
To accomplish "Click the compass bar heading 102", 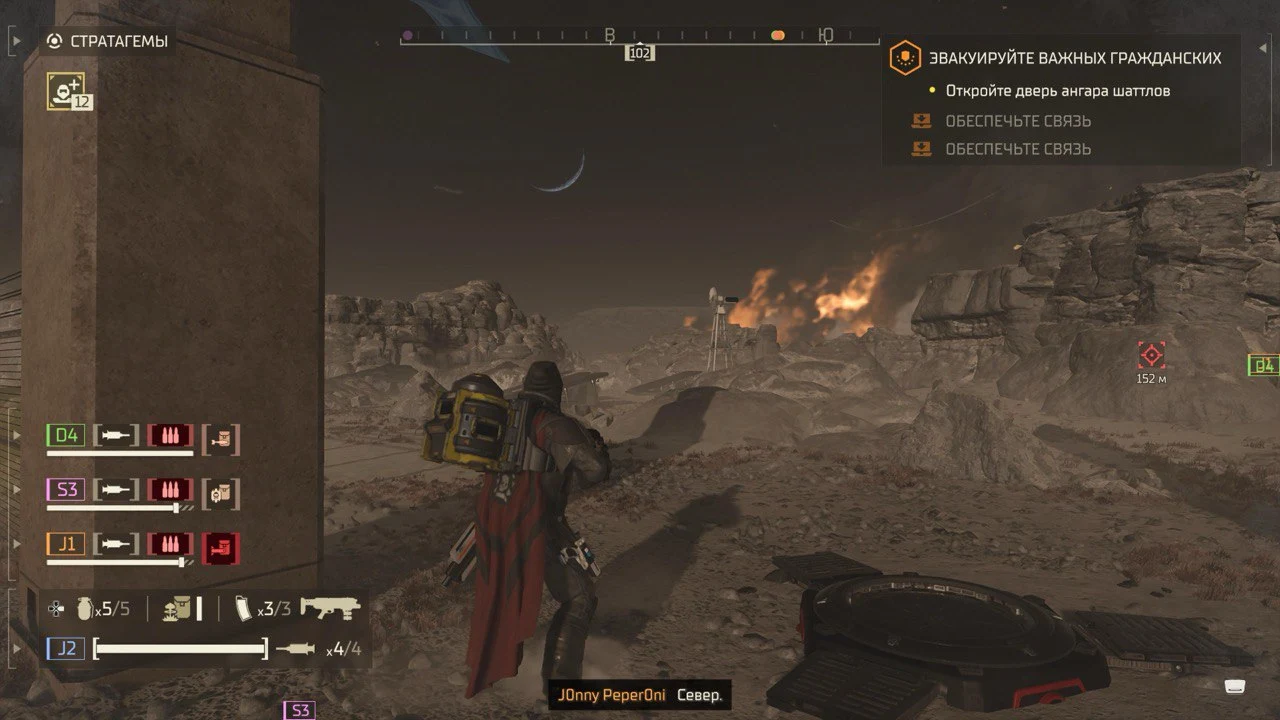I will (x=639, y=53).
